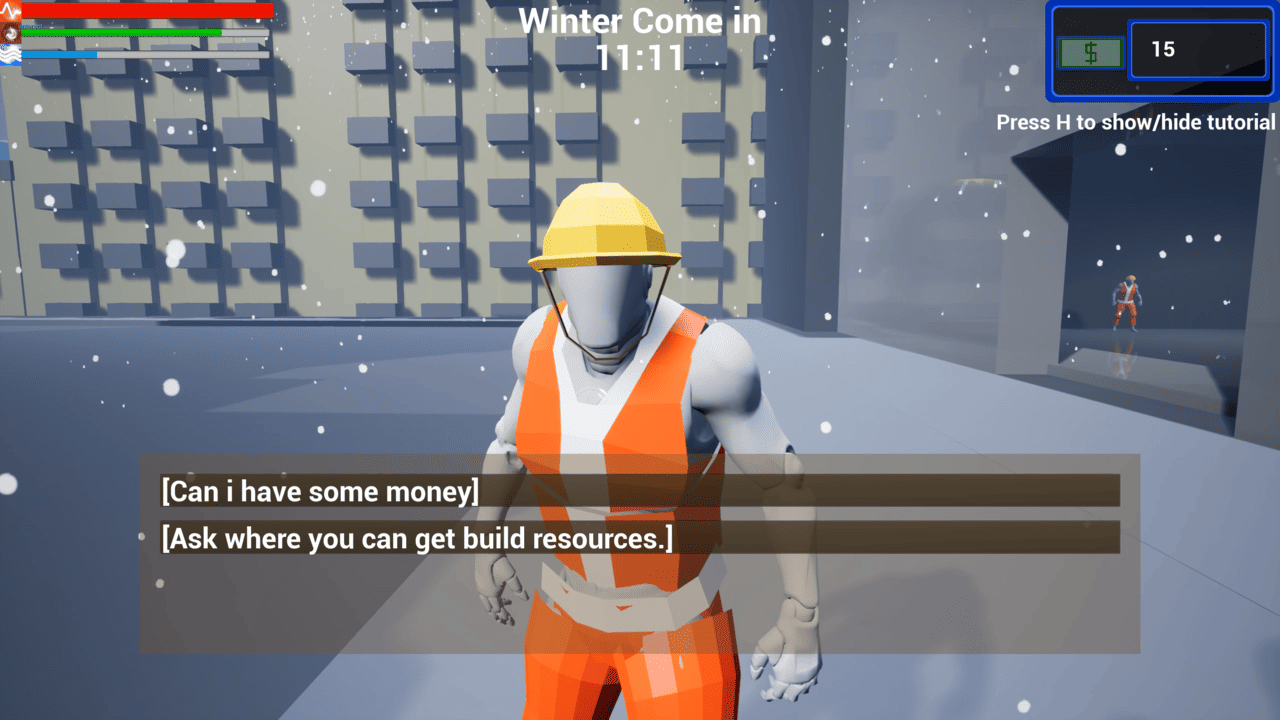Click the 'Press H to show/hide tutorial' text
Viewport: 1280px width, 720px height.
point(1136,122)
